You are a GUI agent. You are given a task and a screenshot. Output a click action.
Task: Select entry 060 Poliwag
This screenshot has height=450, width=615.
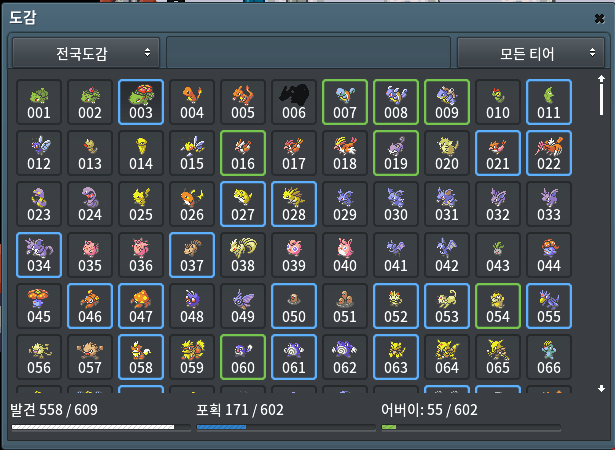[x=243, y=357]
